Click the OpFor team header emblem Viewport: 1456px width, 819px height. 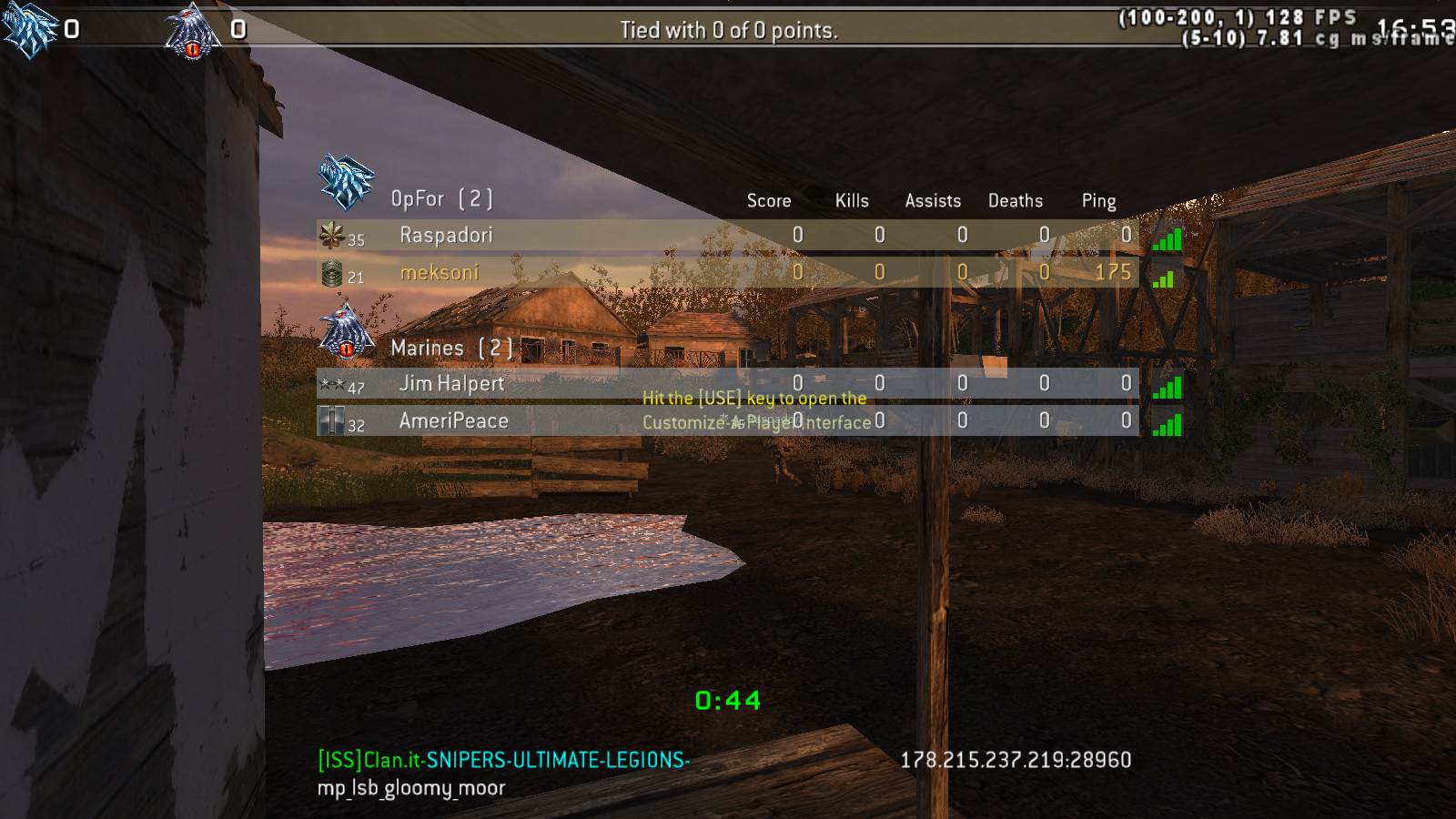tap(346, 182)
